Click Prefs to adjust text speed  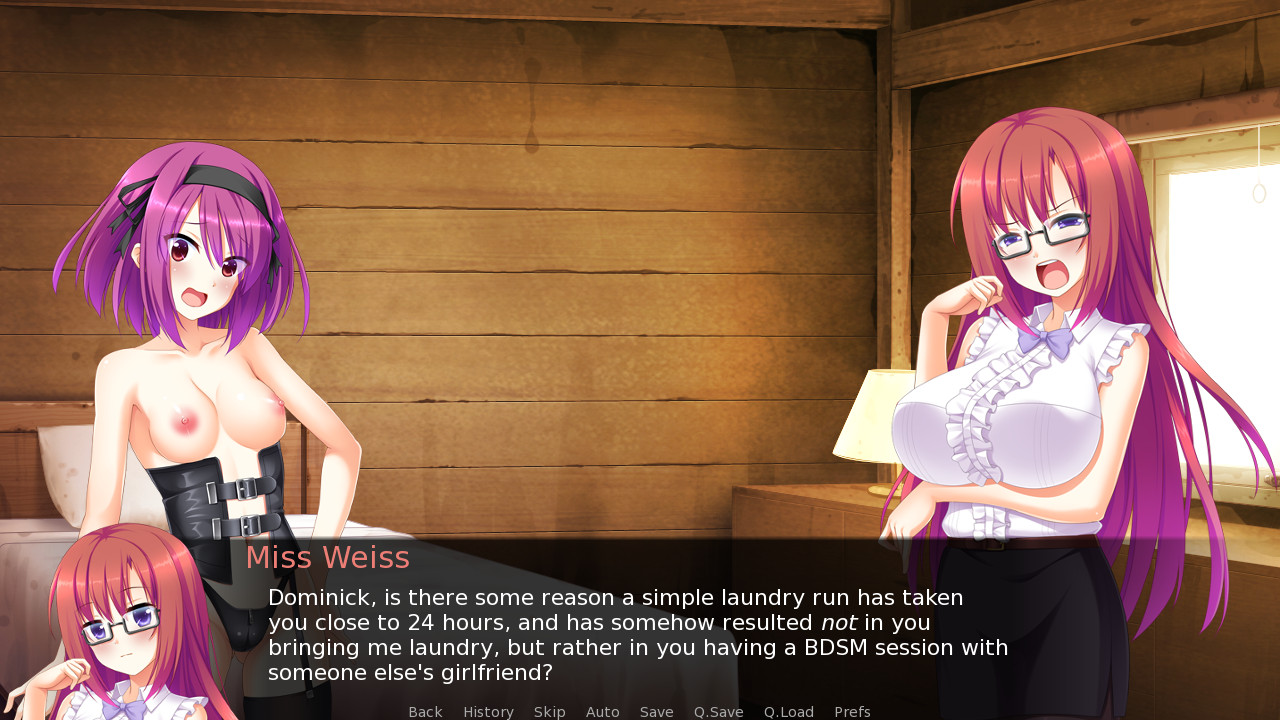coord(852,711)
